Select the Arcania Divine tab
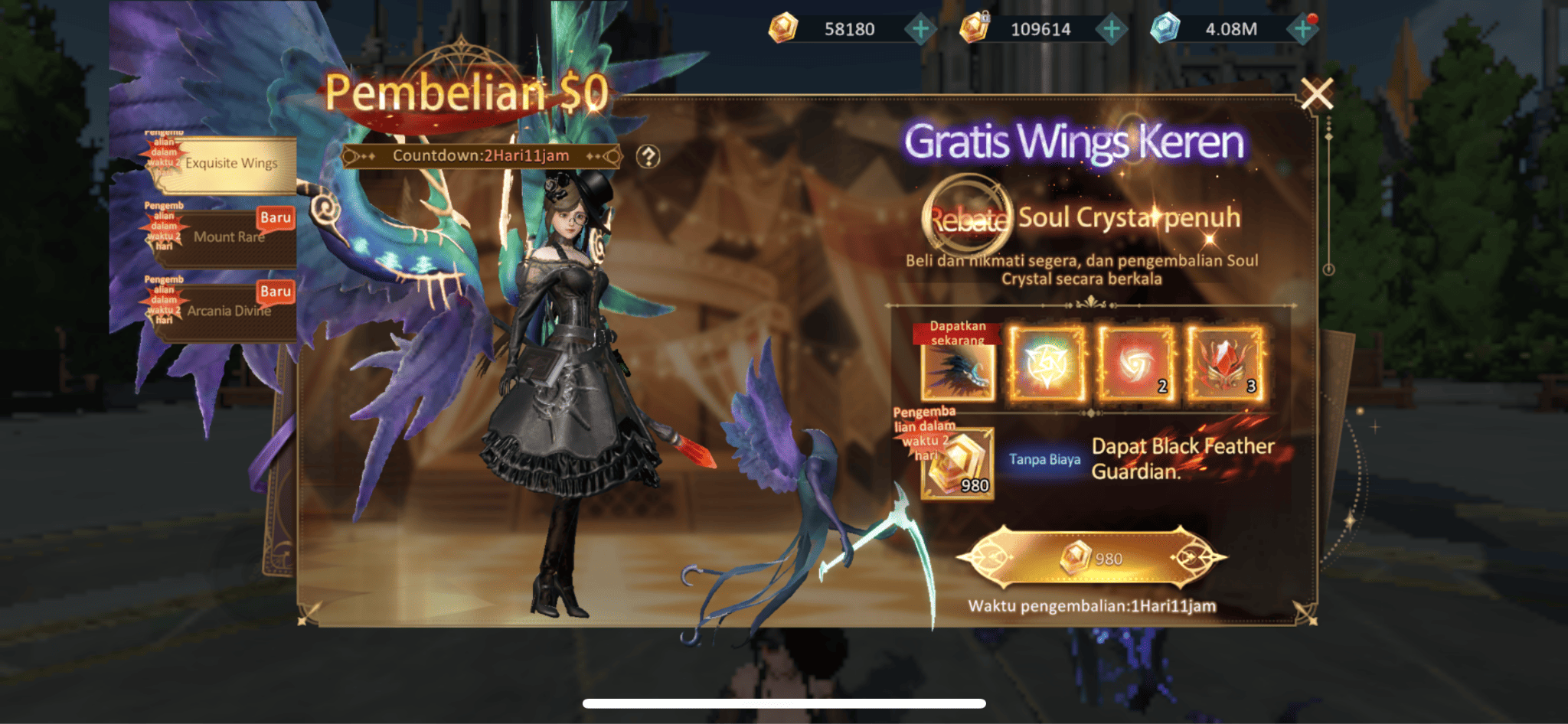The image size is (1568, 724). [x=228, y=311]
